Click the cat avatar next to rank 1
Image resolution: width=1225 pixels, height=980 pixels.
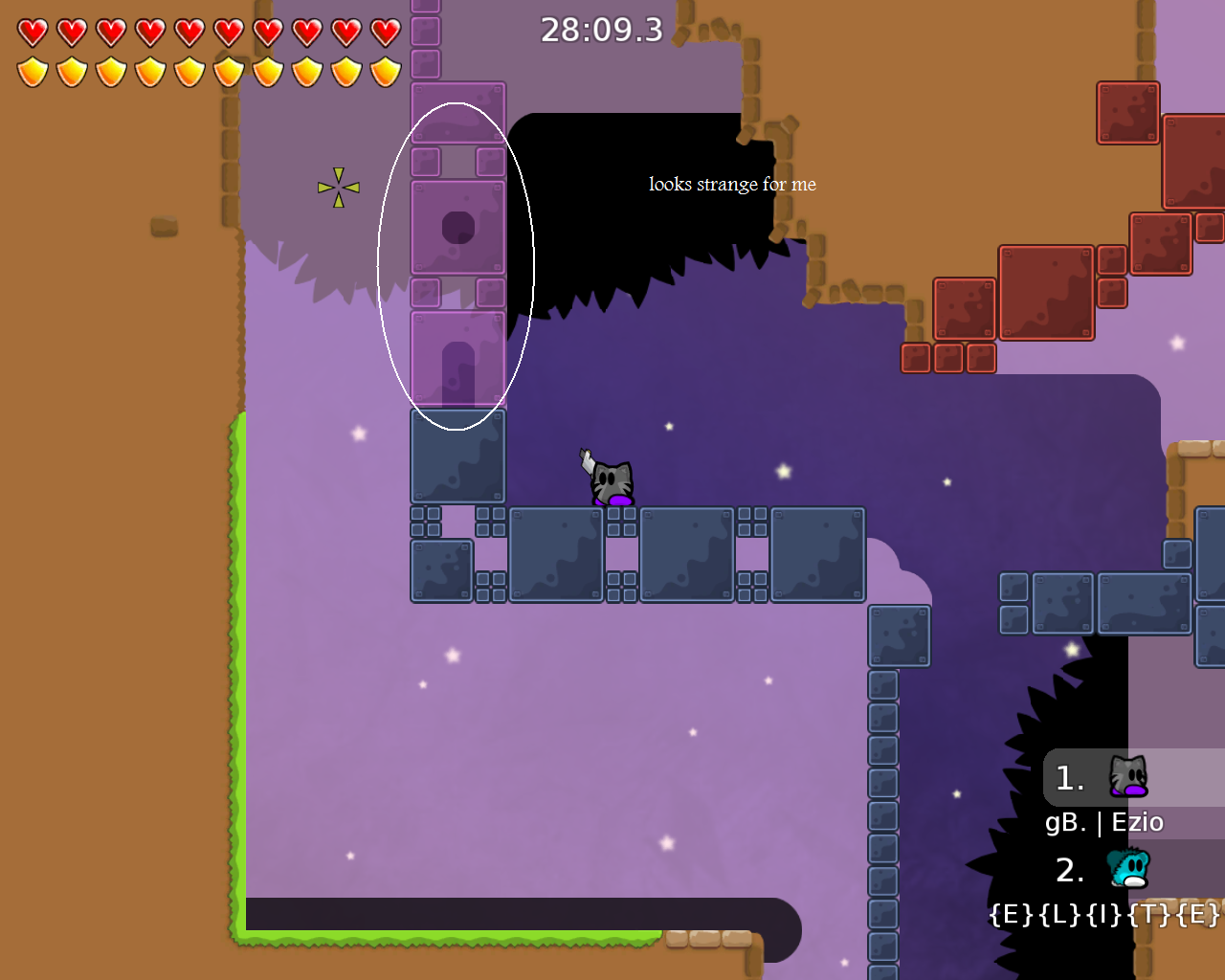[x=1129, y=777]
